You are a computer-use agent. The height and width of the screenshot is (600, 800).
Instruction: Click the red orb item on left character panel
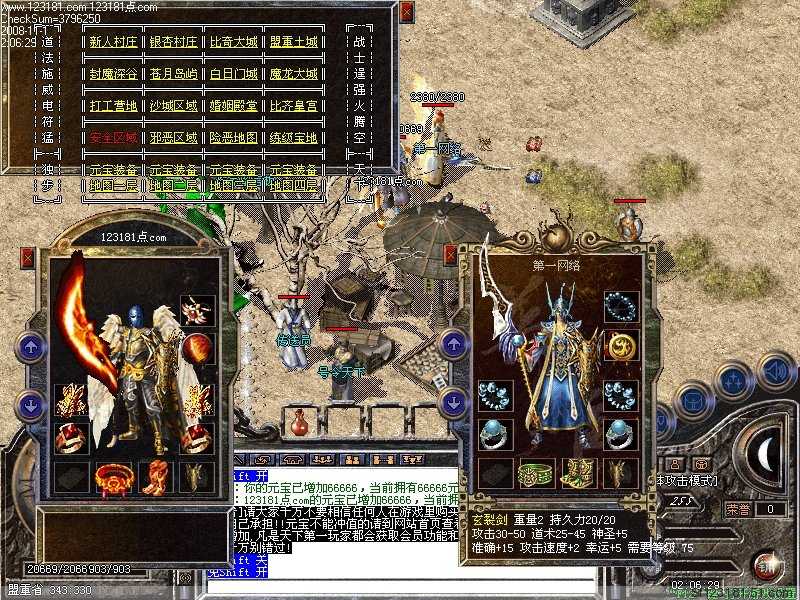click(197, 349)
